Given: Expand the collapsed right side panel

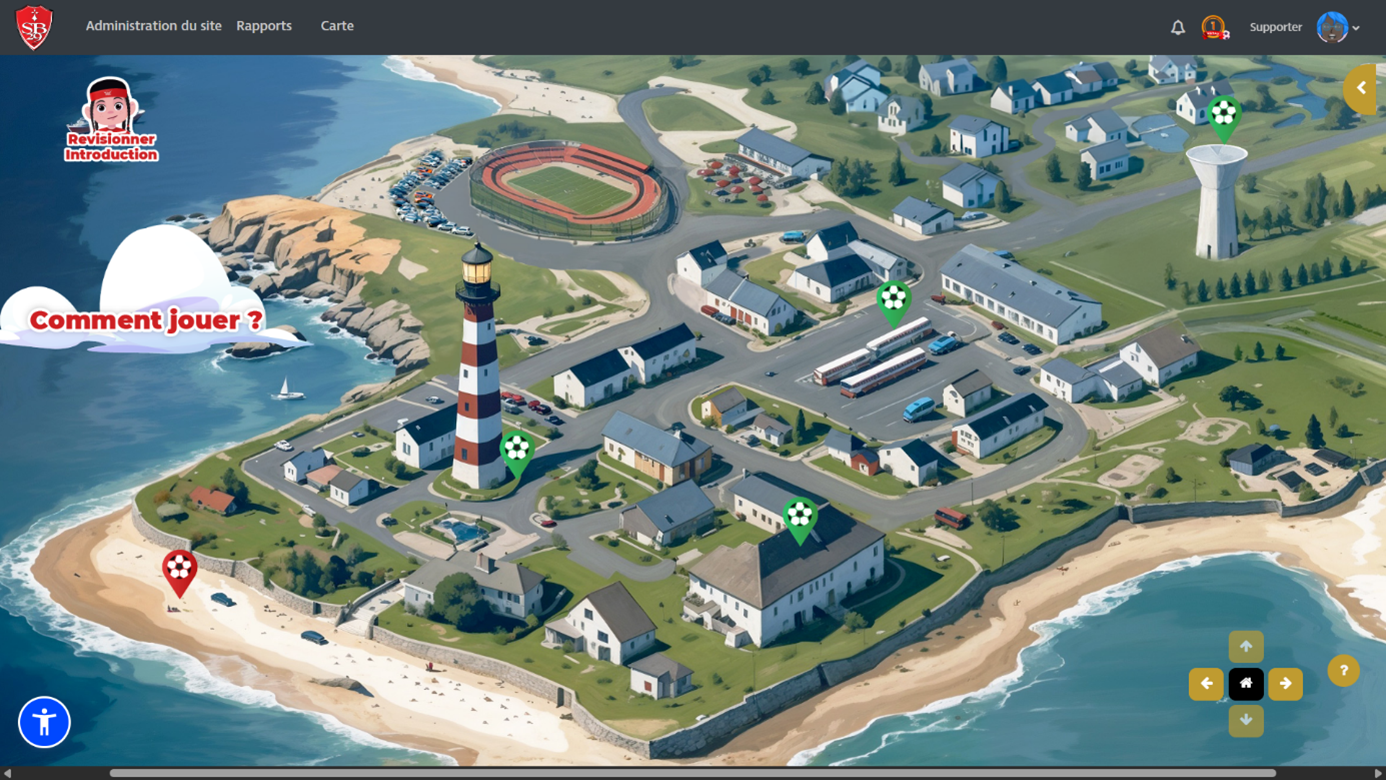Looking at the screenshot, I should (1361, 88).
